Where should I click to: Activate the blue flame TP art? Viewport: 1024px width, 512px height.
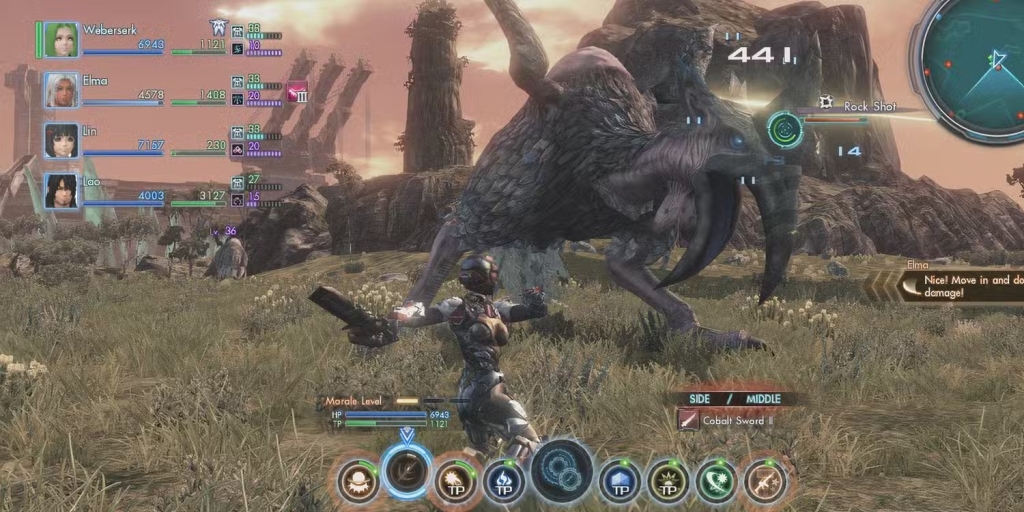pos(504,481)
